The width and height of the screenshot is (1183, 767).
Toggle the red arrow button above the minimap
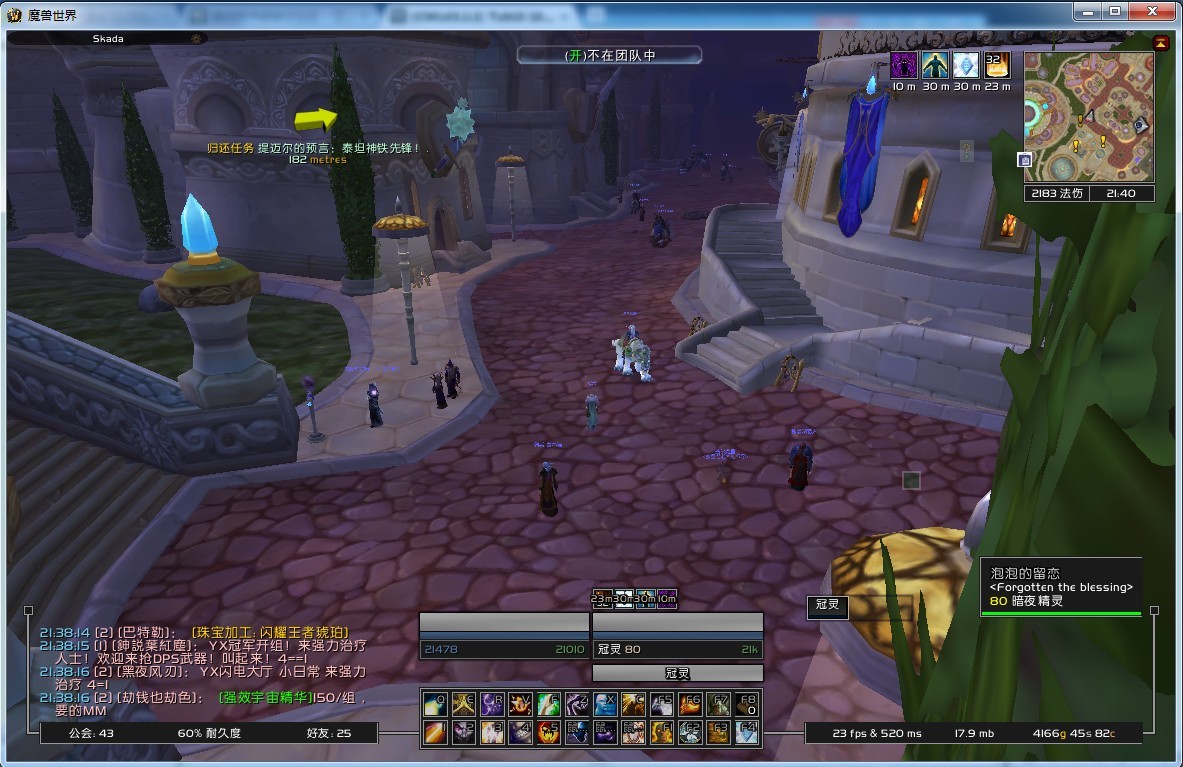point(1160,43)
